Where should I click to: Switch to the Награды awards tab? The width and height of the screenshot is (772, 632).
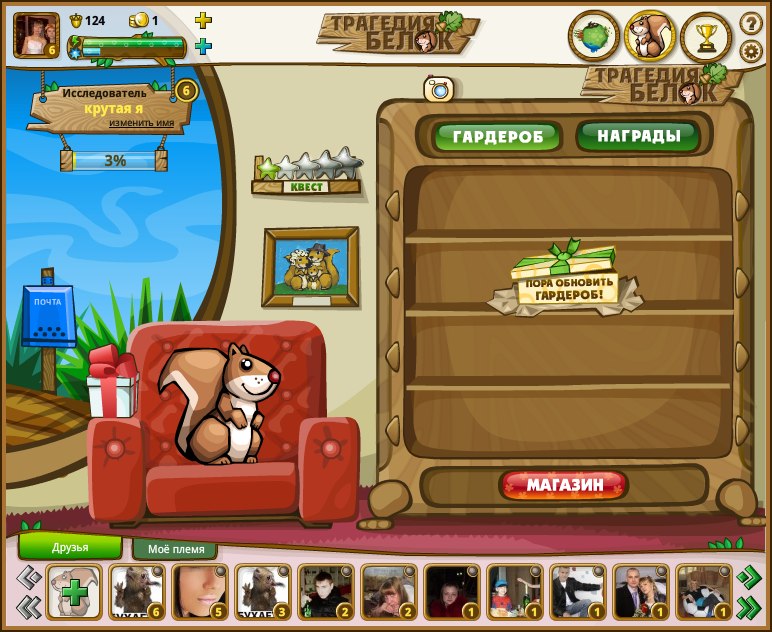(x=638, y=135)
